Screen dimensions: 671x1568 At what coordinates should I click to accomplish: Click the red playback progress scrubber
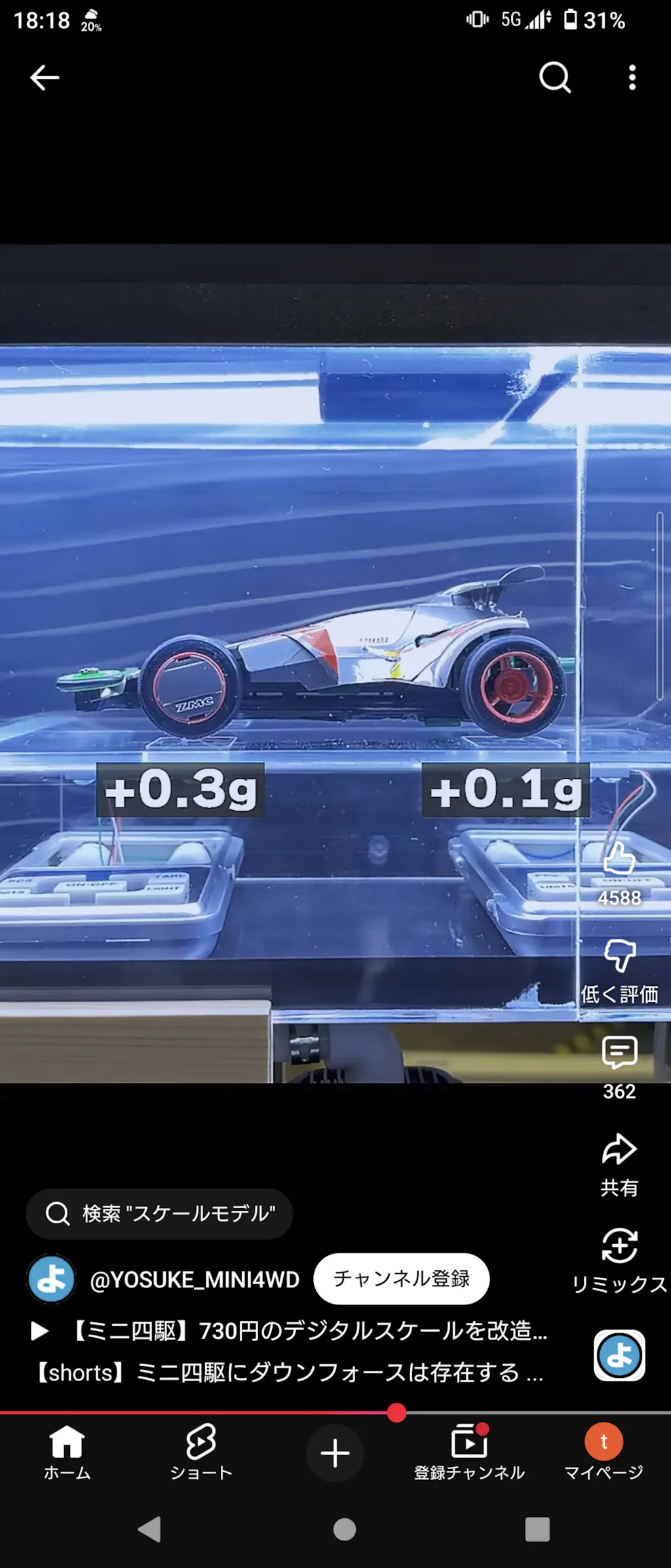pos(396,1413)
